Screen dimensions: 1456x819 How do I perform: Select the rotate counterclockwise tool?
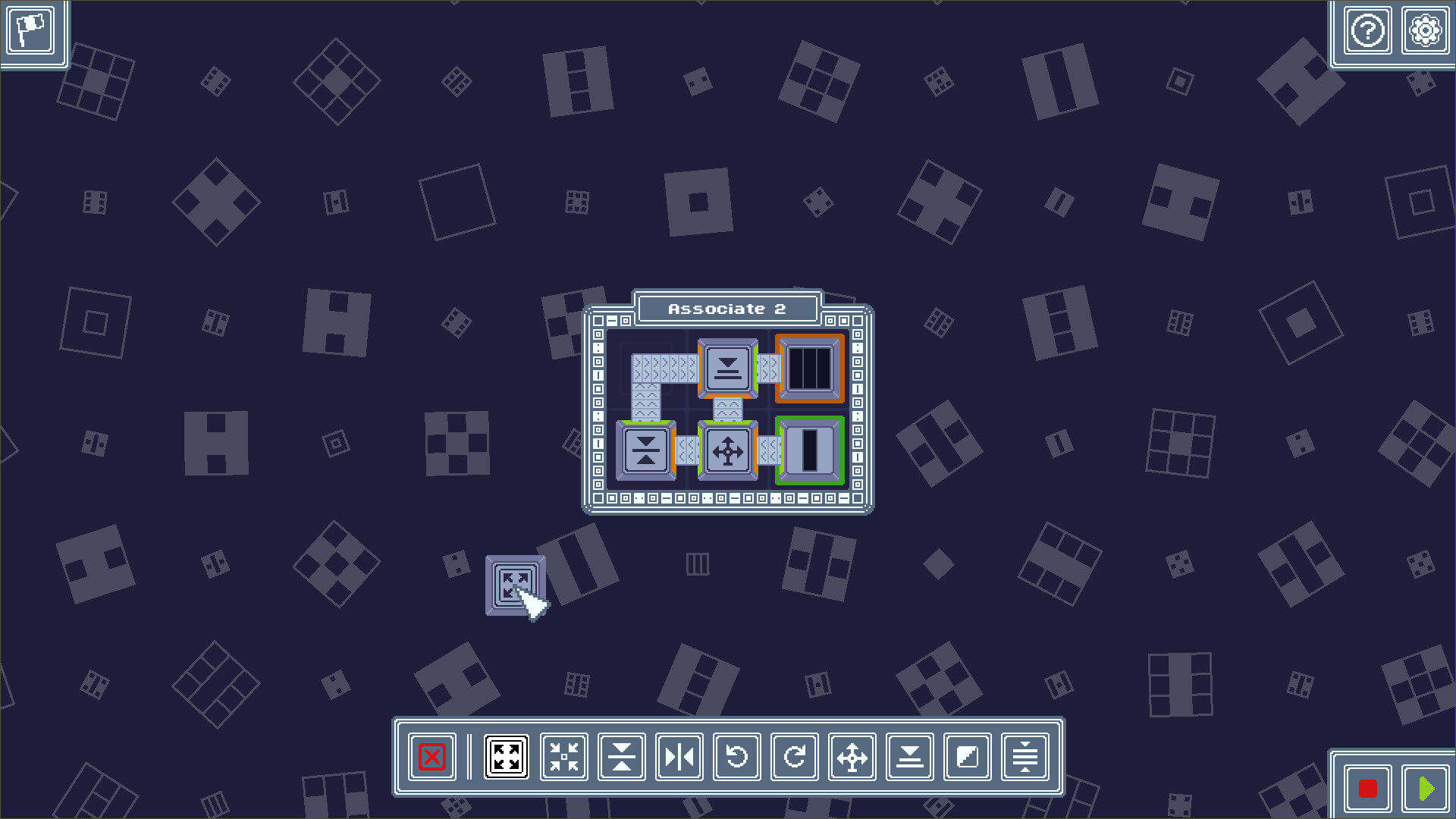point(737,756)
